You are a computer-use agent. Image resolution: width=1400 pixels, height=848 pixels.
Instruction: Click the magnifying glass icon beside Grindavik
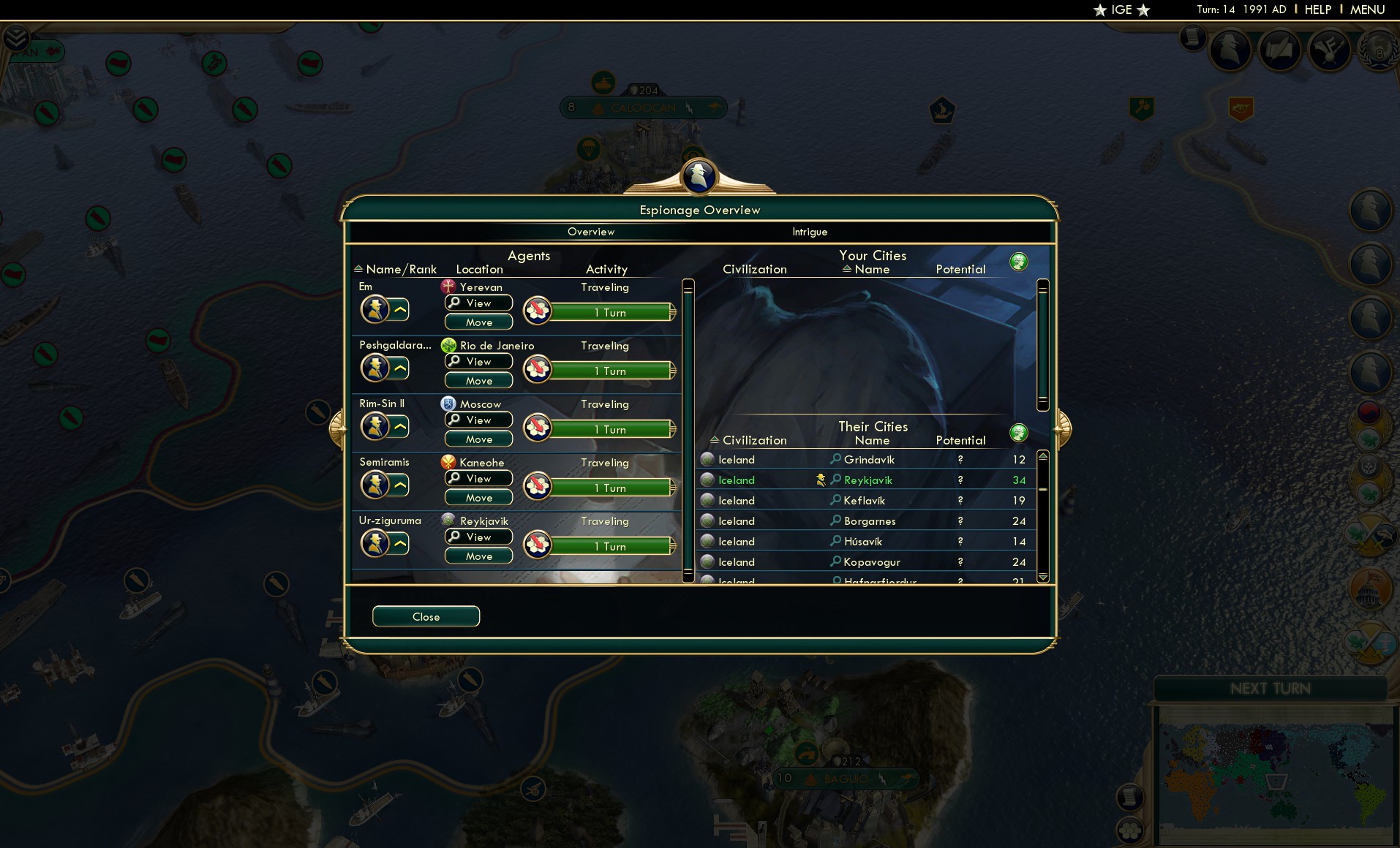point(835,459)
